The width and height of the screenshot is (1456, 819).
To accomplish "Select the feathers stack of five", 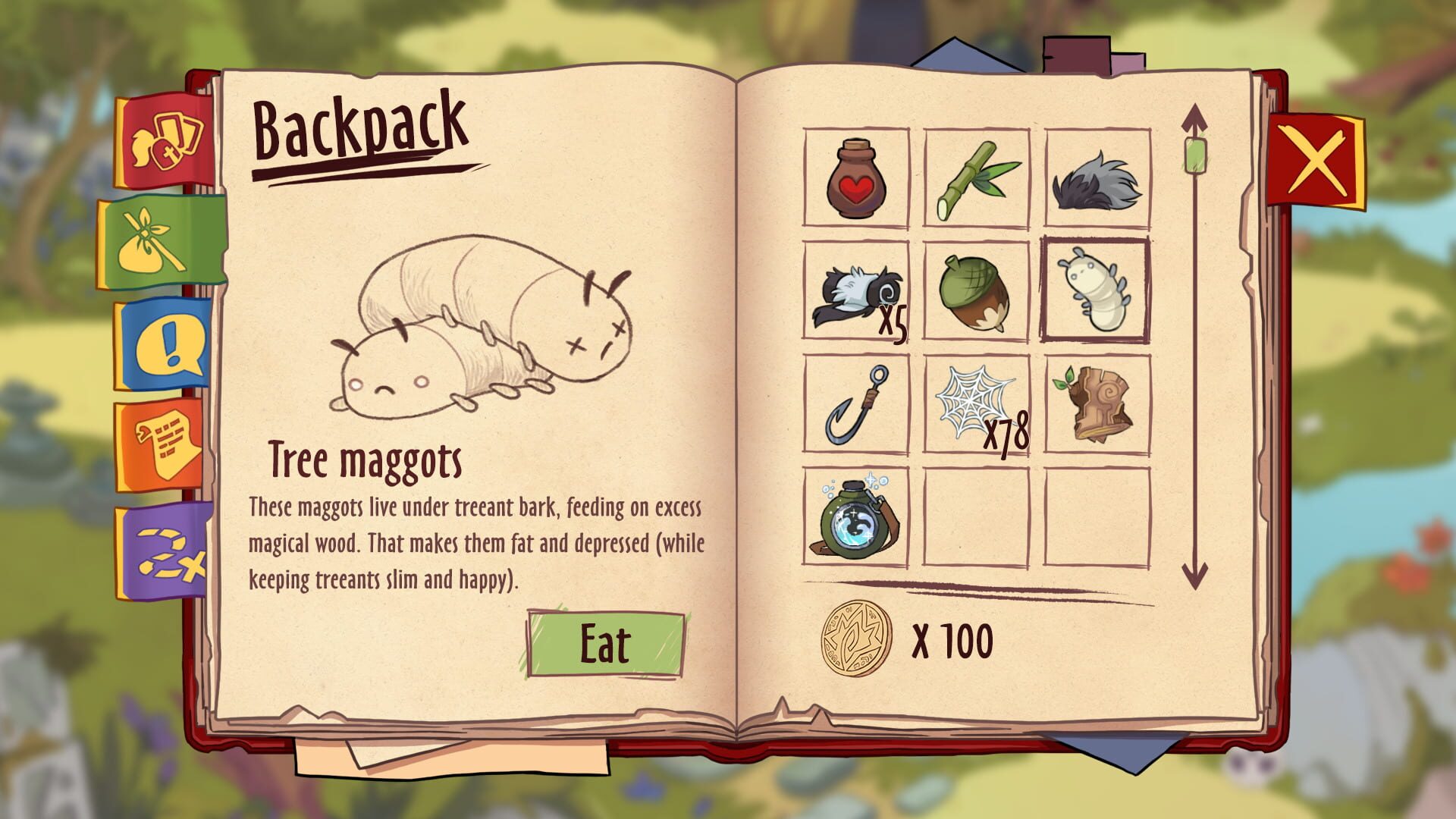I will [x=855, y=291].
